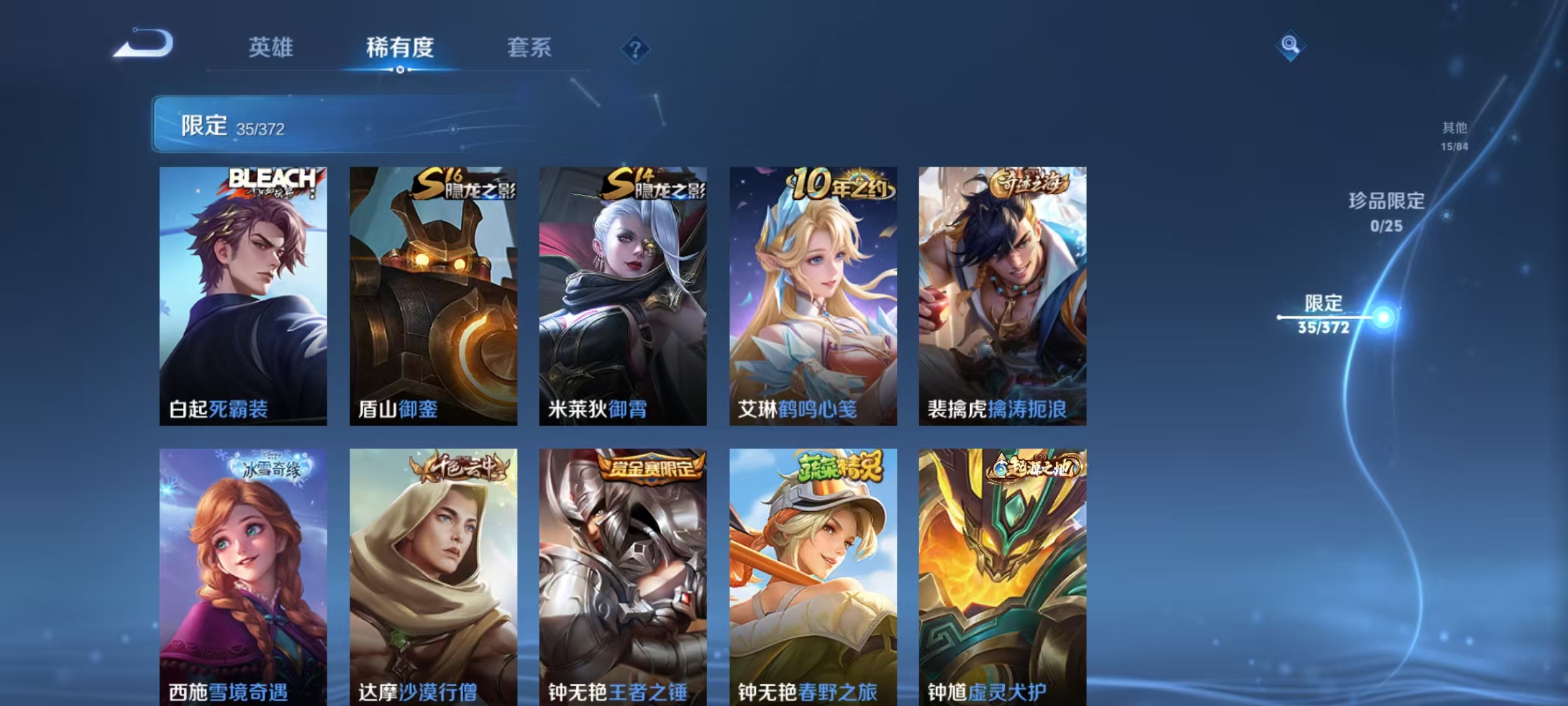Select the 稀有度 tab
This screenshot has width=1568, height=706.
[x=400, y=48]
